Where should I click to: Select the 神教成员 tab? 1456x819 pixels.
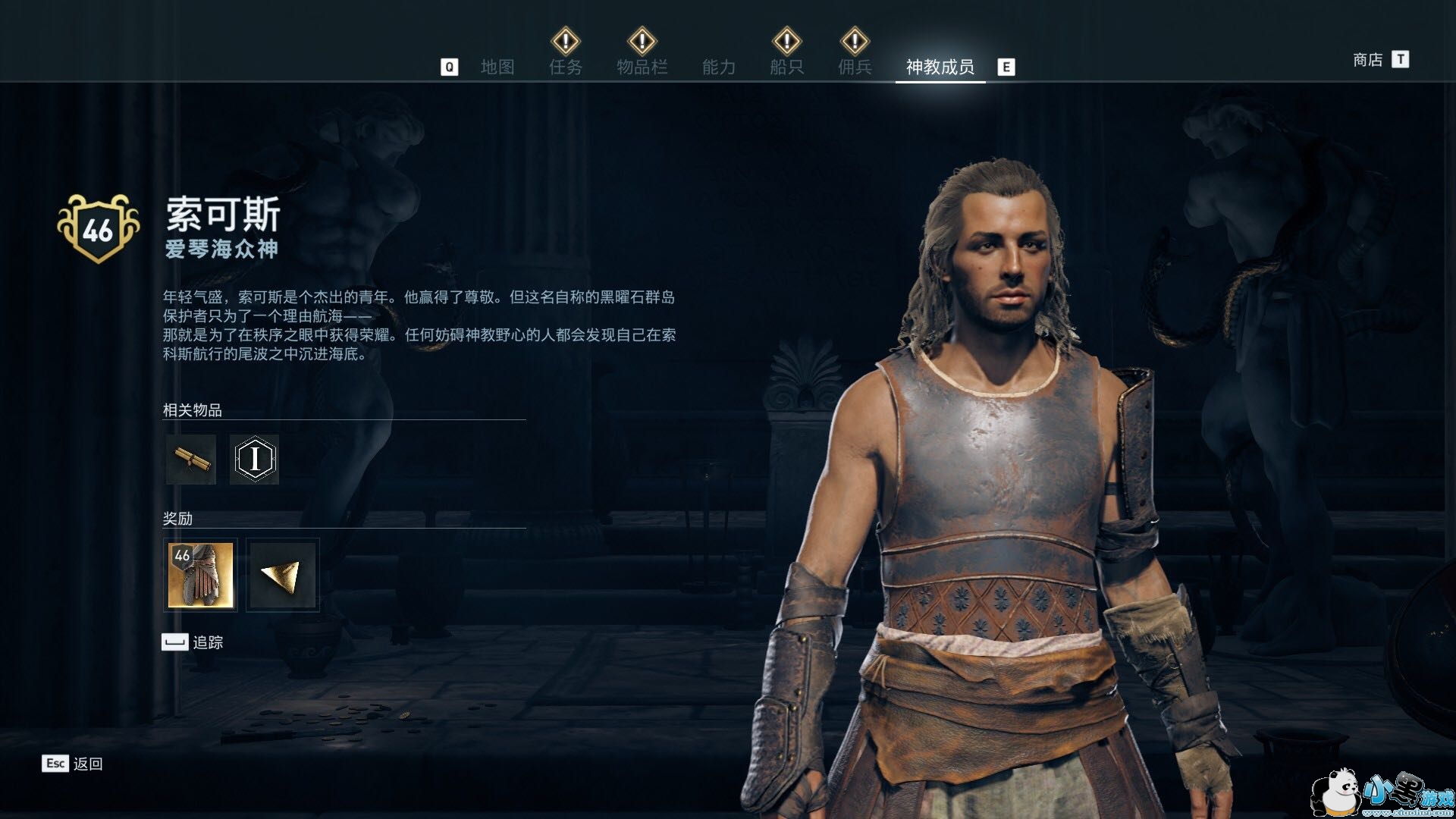click(940, 67)
